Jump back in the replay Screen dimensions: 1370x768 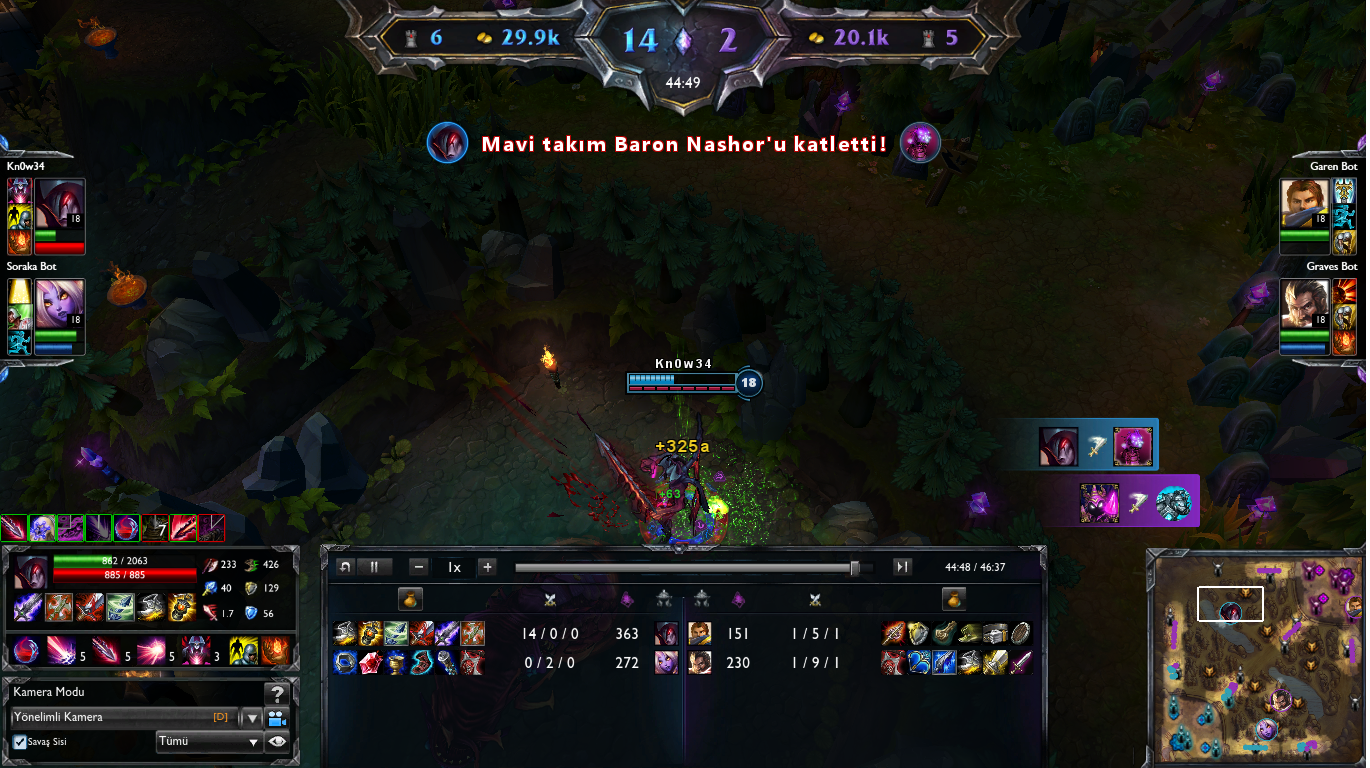click(x=345, y=567)
